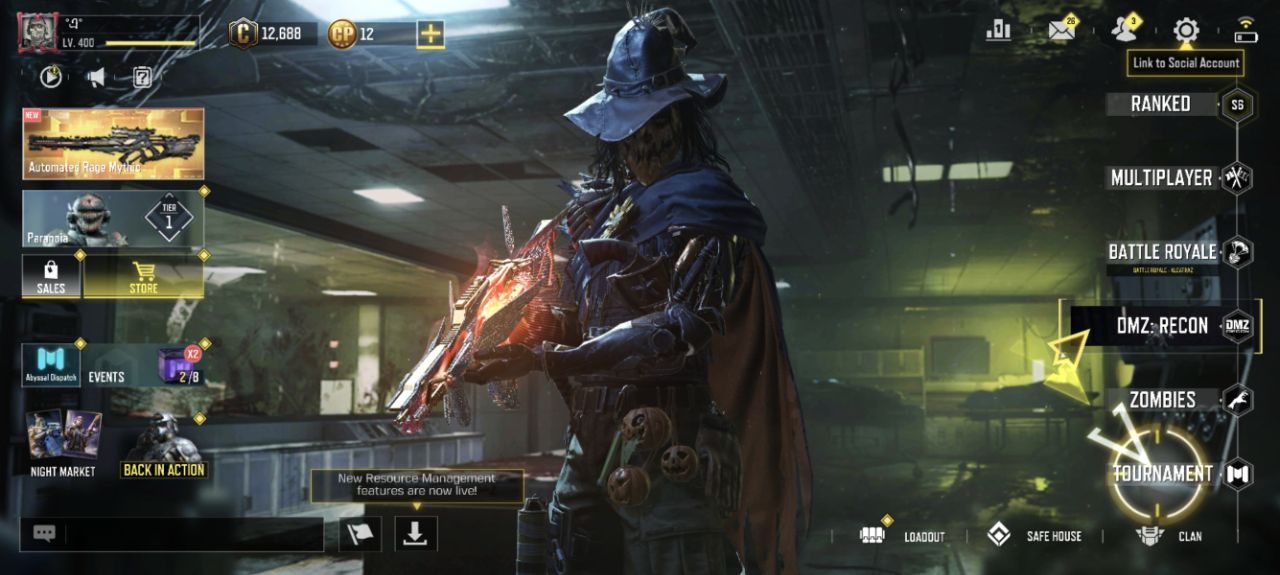The width and height of the screenshot is (1280, 575).
Task: Open the Automated Rage Mythic banner
Action: [x=113, y=143]
